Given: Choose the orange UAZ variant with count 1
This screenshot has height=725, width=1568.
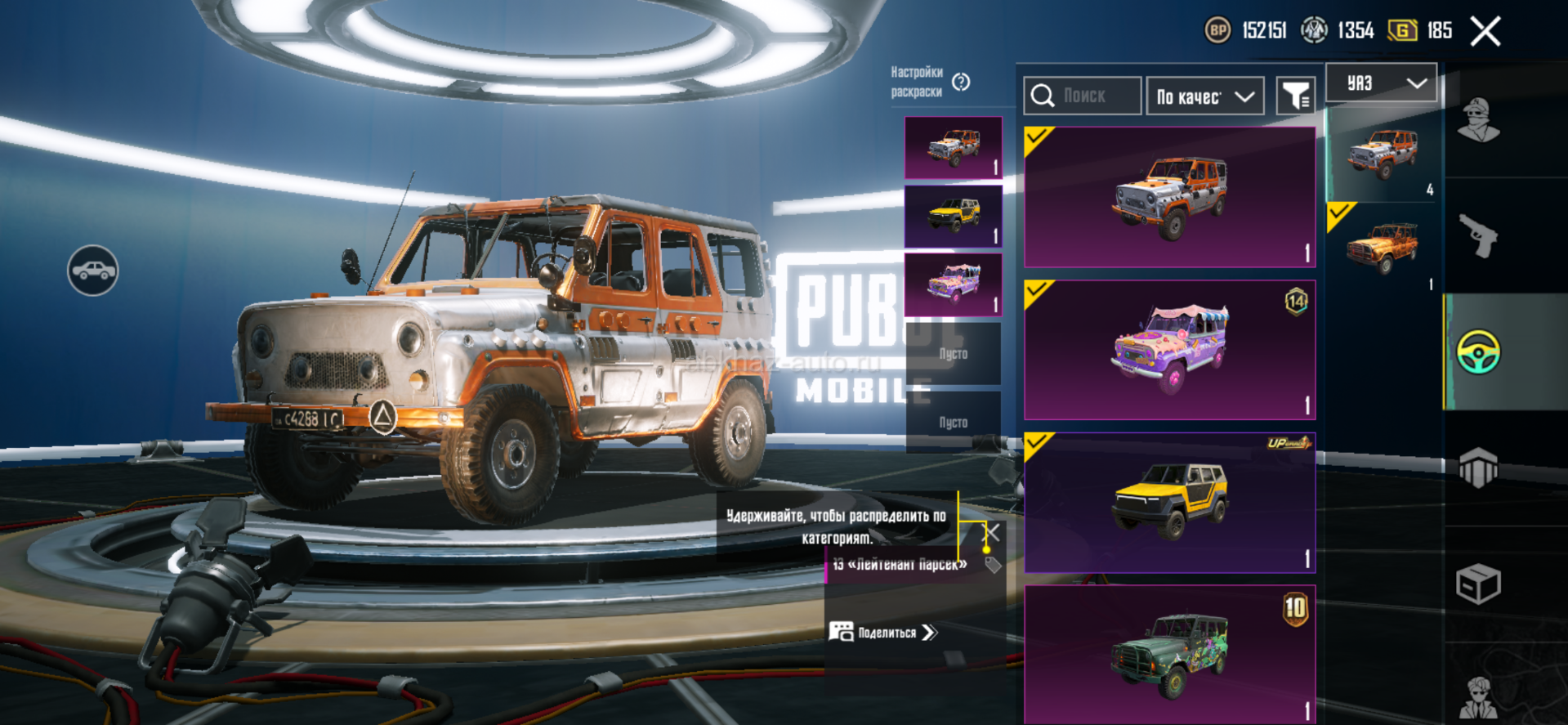Looking at the screenshot, I should [1383, 248].
